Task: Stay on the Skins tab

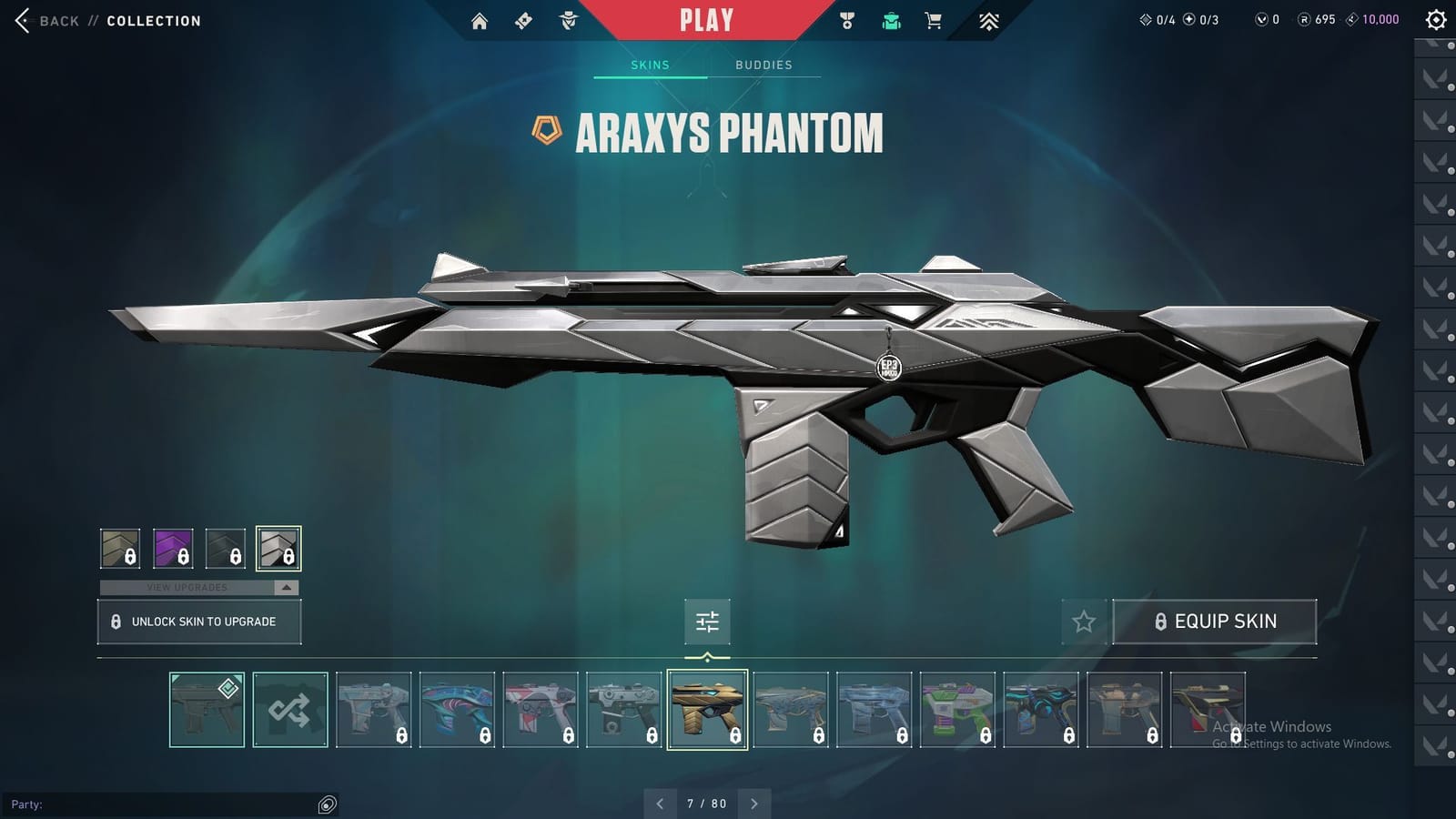Action: (650, 65)
